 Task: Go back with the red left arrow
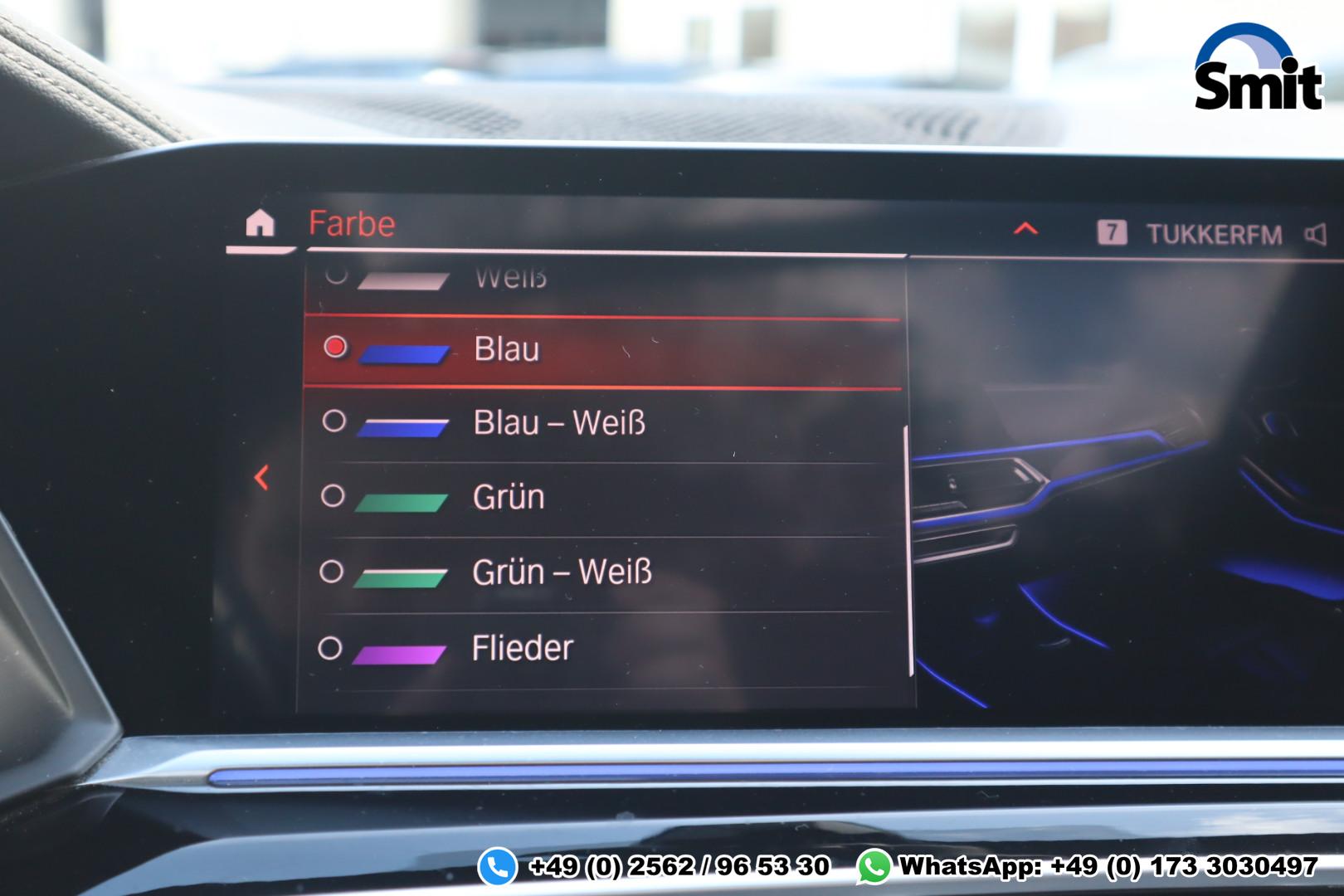point(262,478)
